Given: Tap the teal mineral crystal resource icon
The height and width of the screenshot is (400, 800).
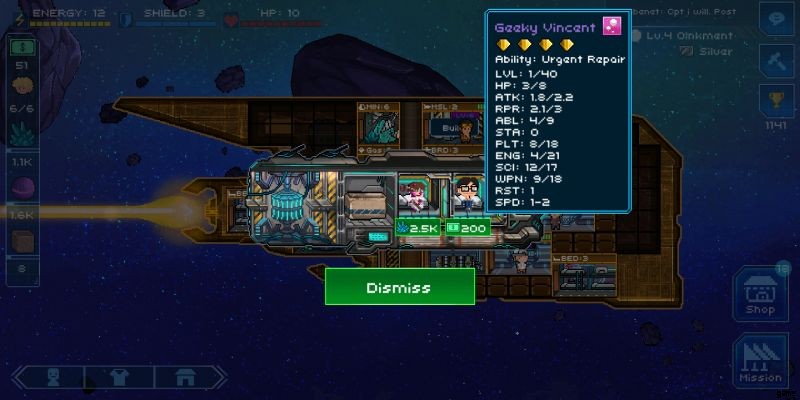Looking at the screenshot, I should (x=22, y=134).
